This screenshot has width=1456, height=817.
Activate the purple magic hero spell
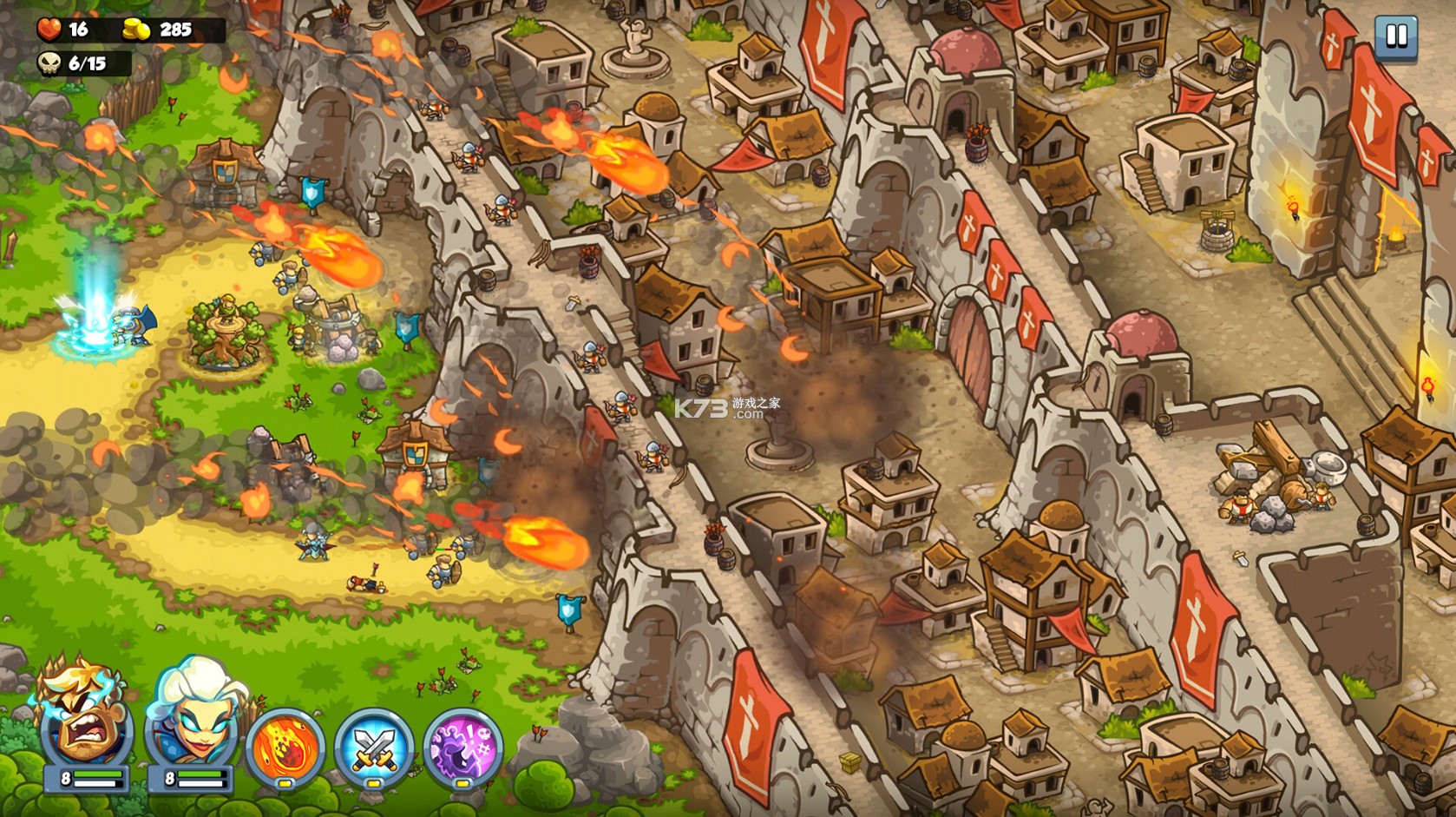(x=463, y=747)
